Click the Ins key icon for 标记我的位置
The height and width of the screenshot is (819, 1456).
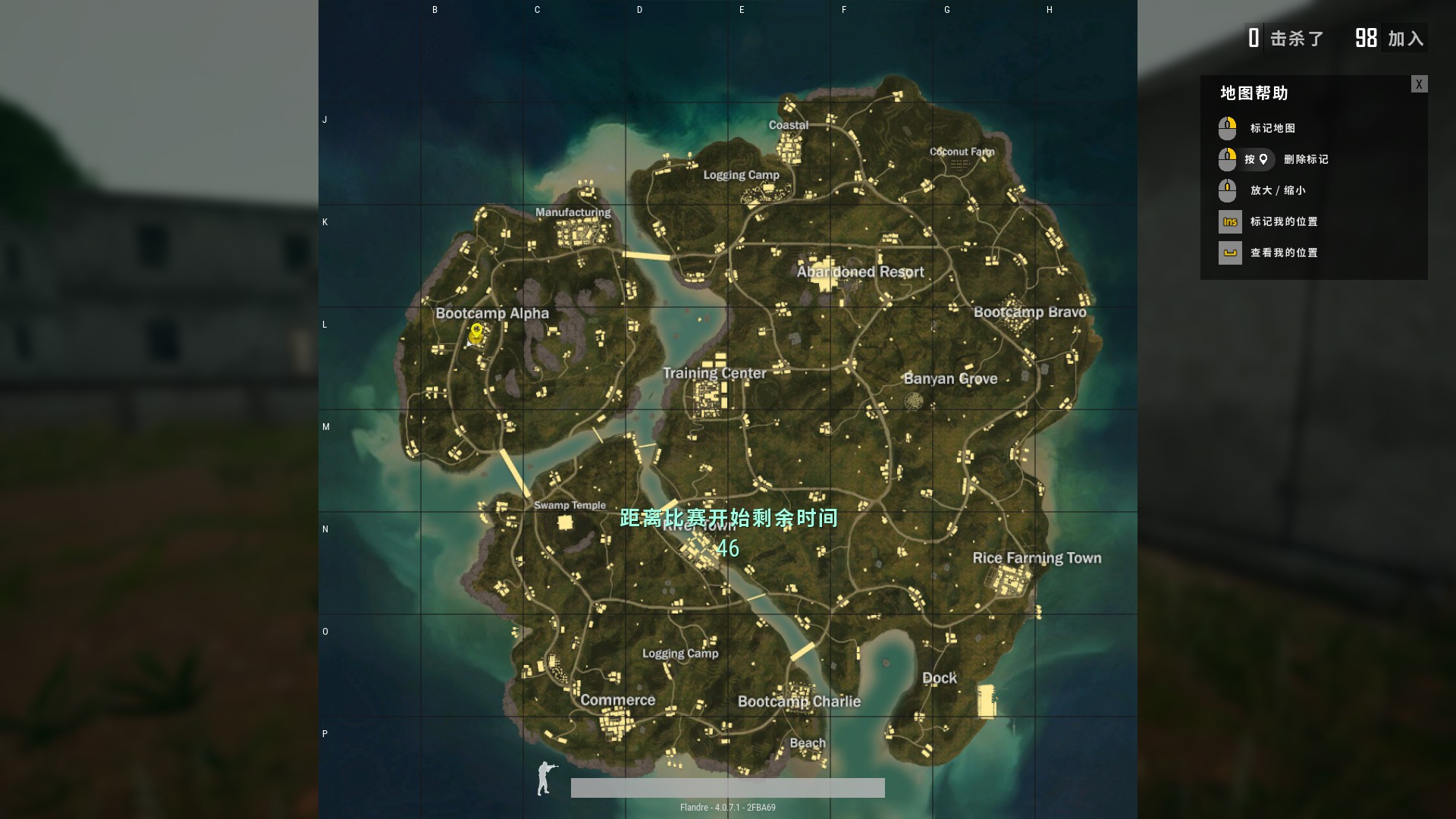coord(1228,221)
